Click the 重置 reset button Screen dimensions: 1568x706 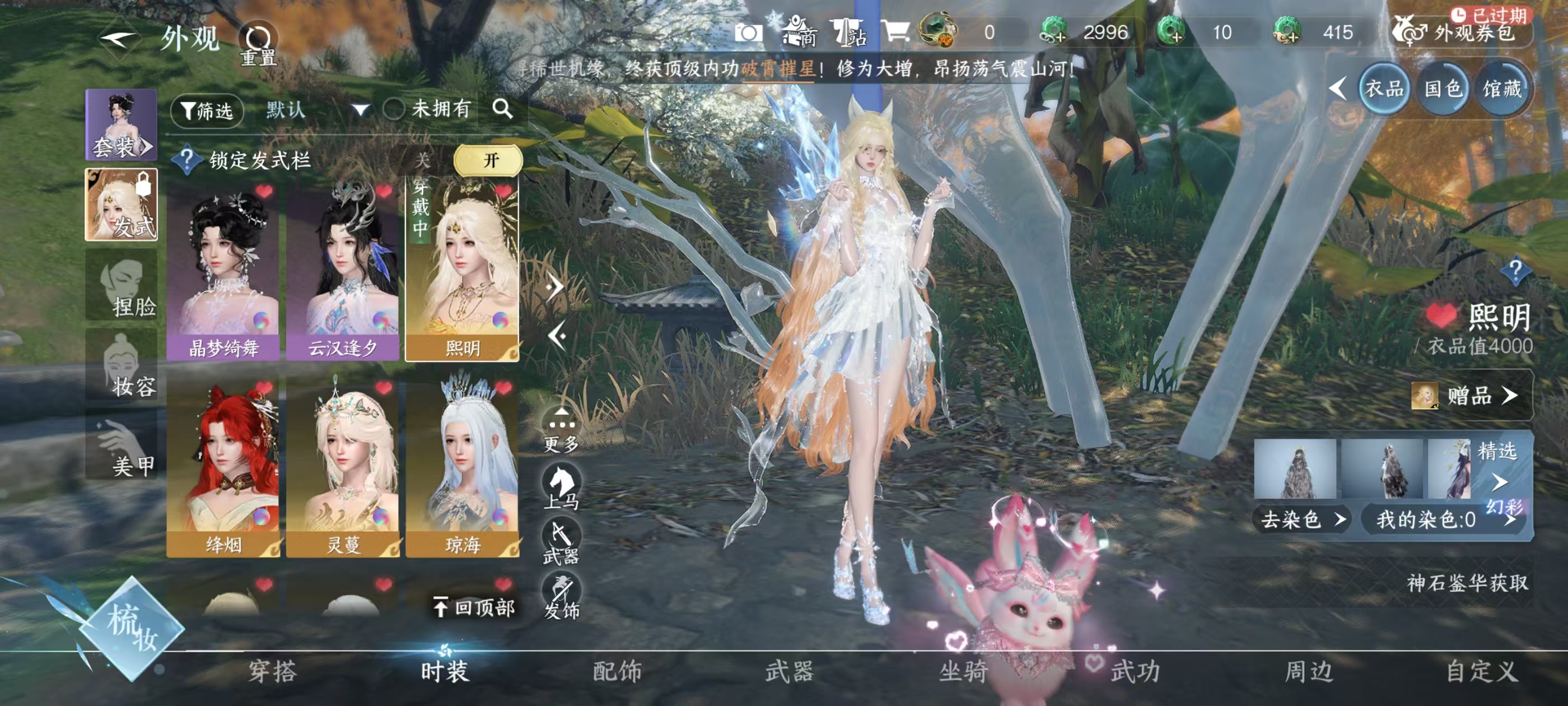click(x=258, y=44)
